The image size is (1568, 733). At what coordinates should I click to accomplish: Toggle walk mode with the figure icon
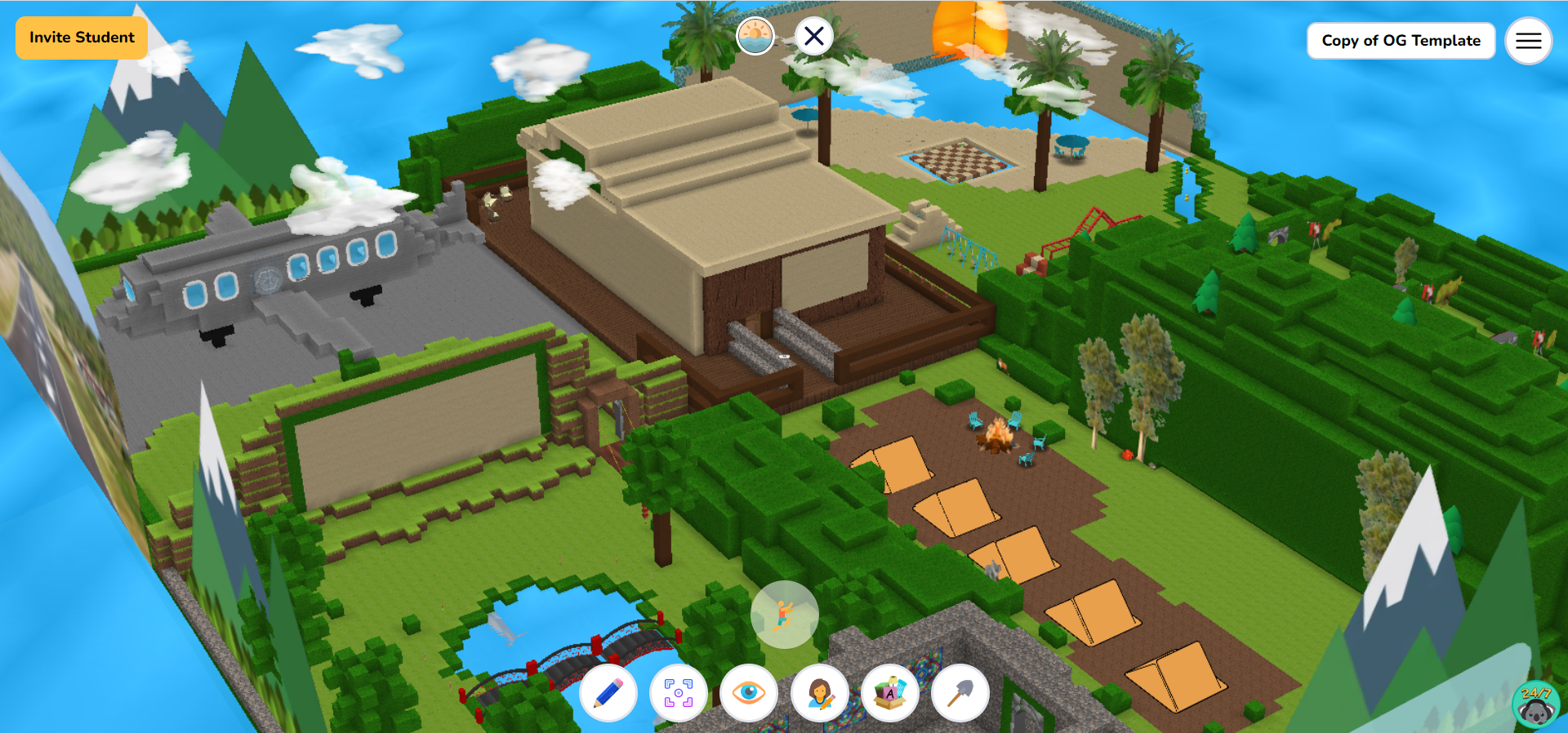(783, 615)
